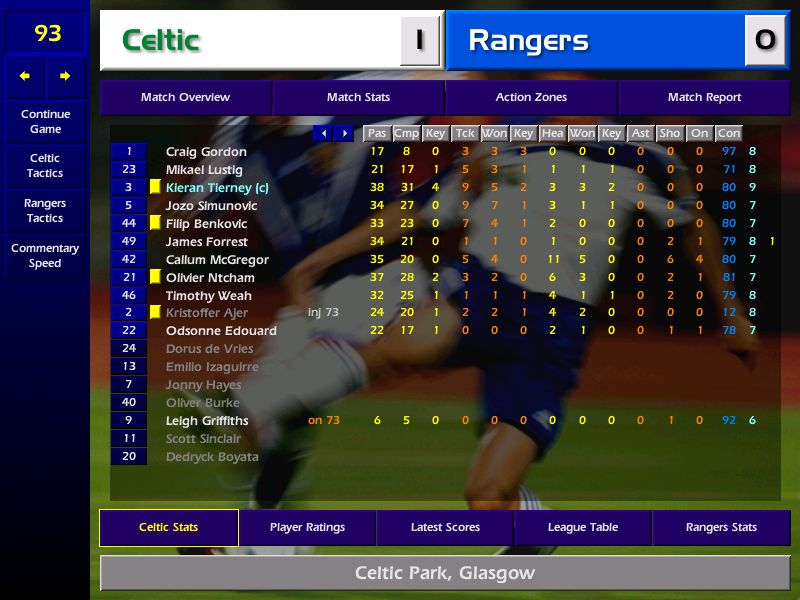Select Odsonne Edouard in the player list
The height and width of the screenshot is (600, 800).
[x=221, y=331]
